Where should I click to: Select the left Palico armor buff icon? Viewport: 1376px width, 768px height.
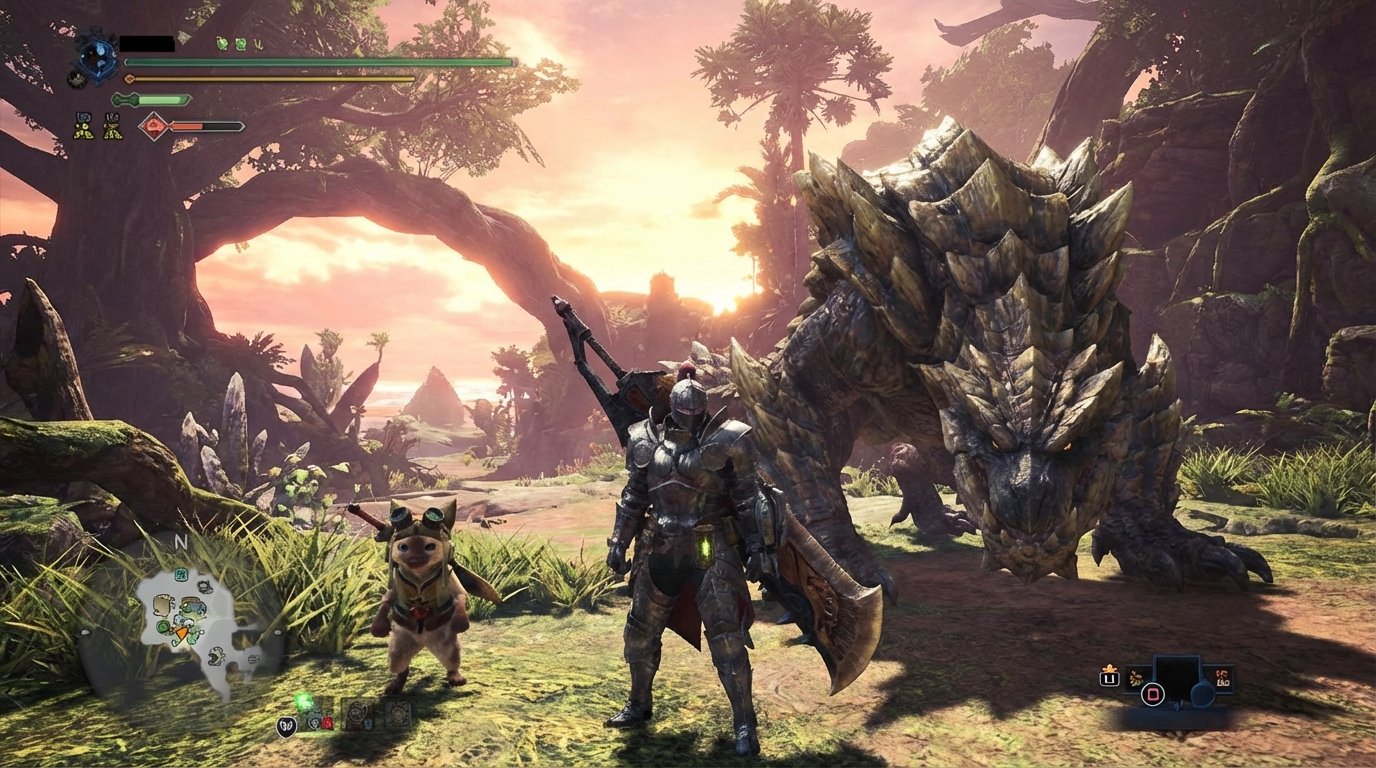point(85,126)
